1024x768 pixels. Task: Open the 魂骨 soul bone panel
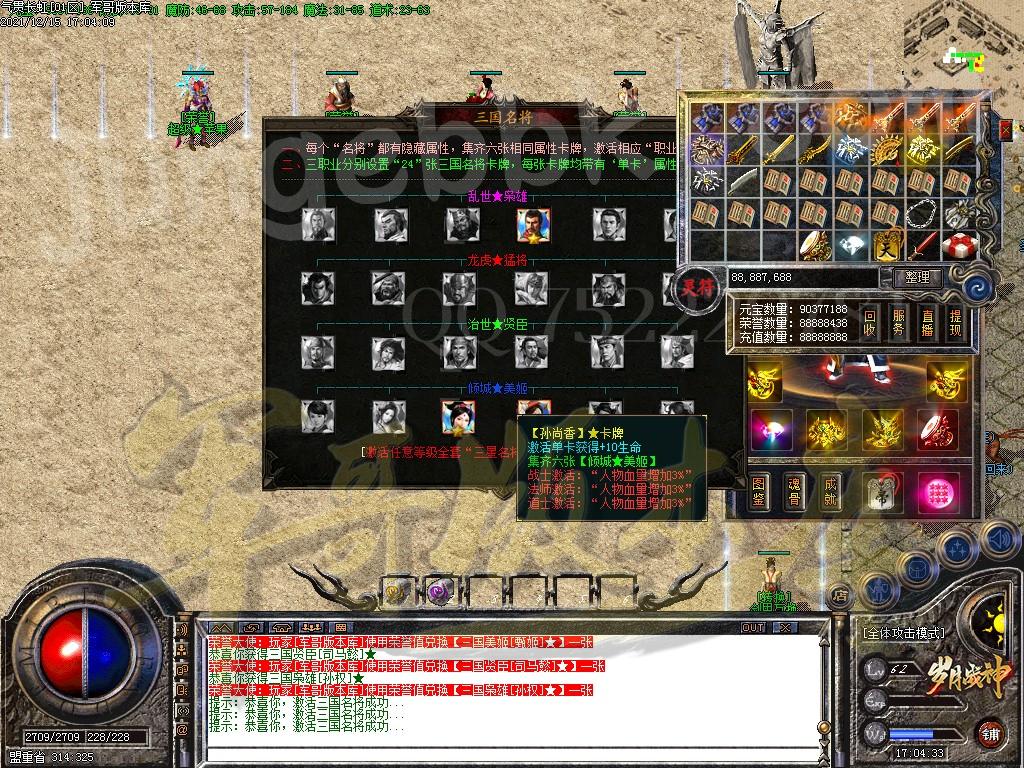tap(795, 489)
